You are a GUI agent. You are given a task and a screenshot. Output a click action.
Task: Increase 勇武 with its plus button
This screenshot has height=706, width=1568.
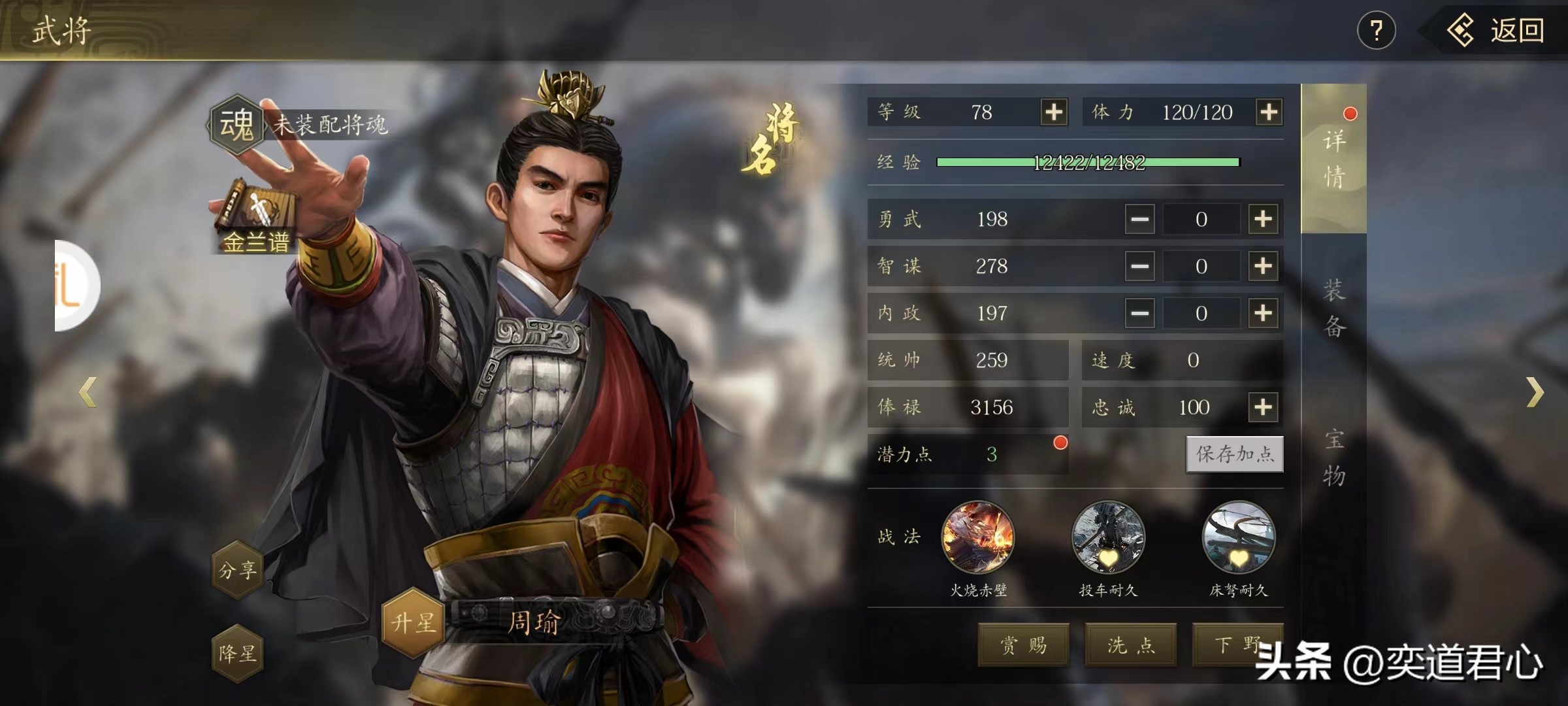(1263, 219)
